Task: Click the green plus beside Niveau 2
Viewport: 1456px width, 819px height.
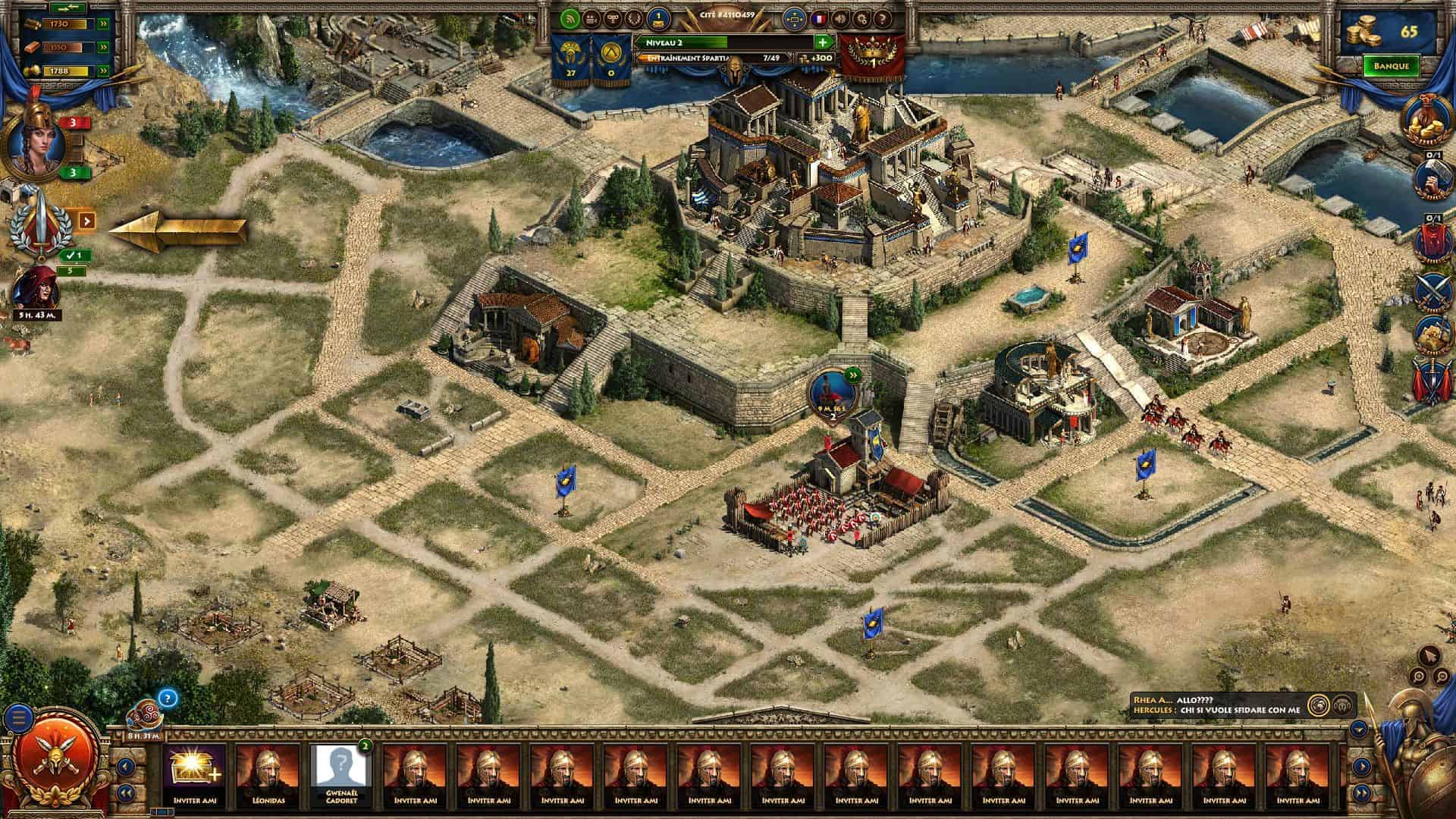Action: 822,42
